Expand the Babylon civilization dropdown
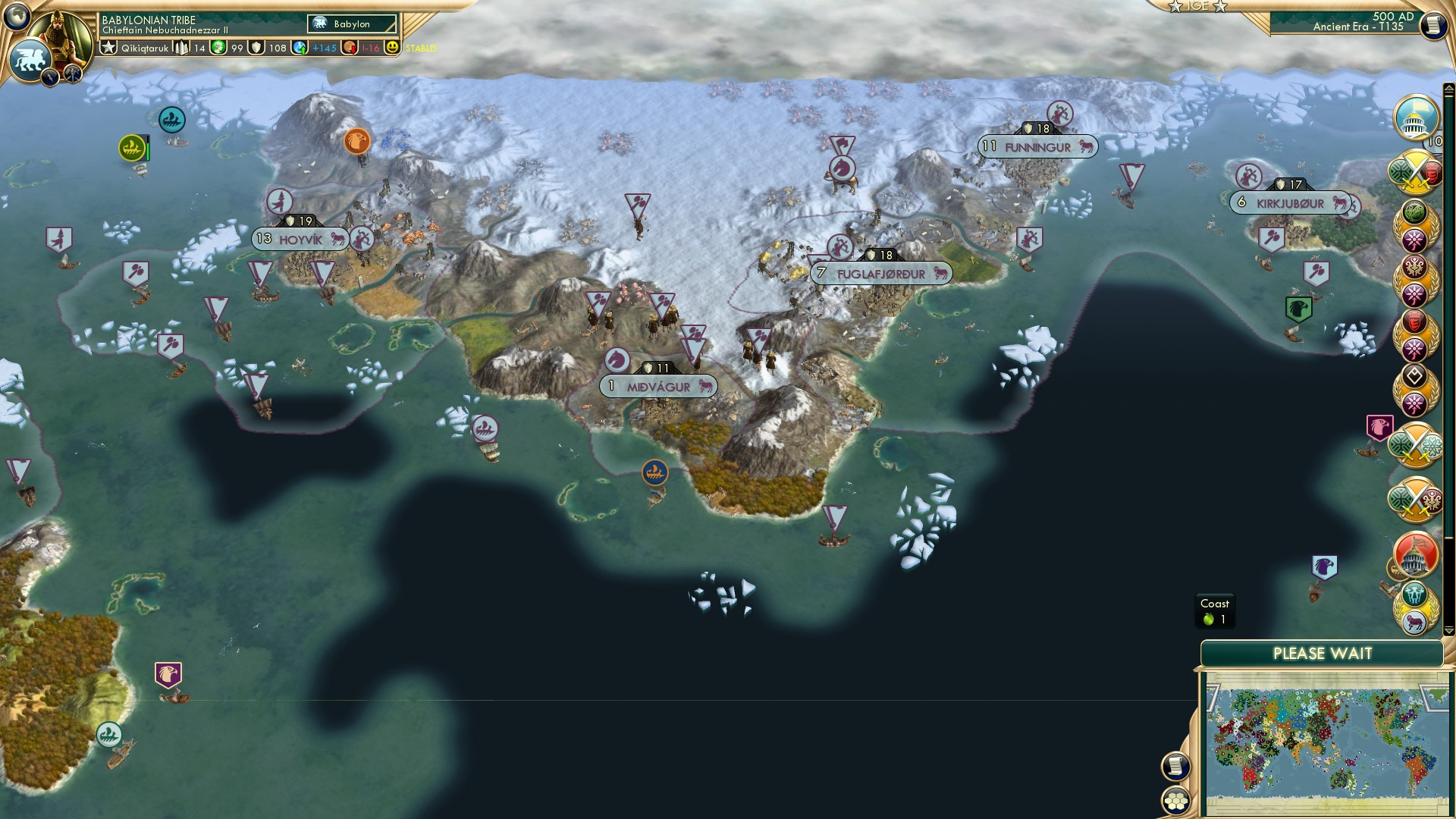1456x819 pixels. pos(350,24)
